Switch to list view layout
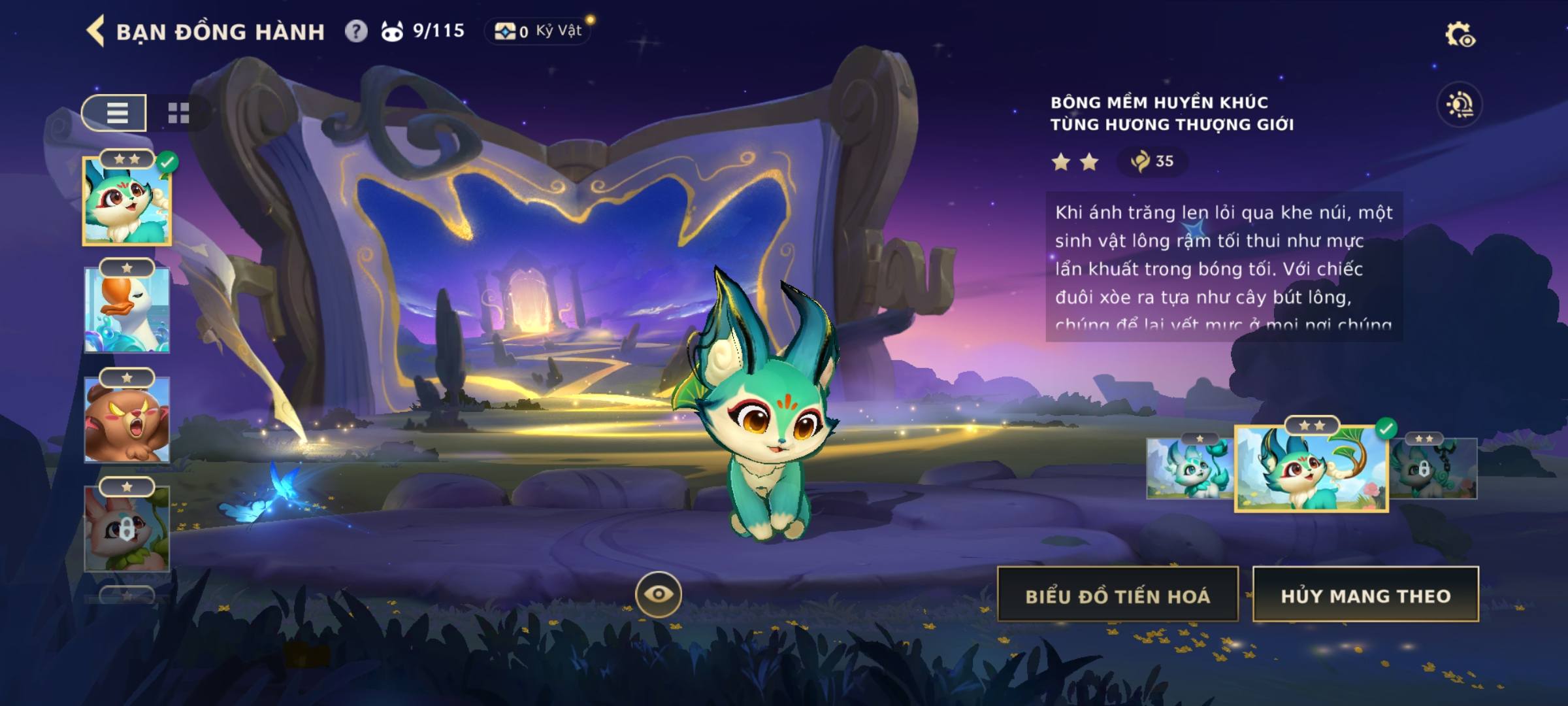This screenshot has width=1568, height=706. (116, 113)
